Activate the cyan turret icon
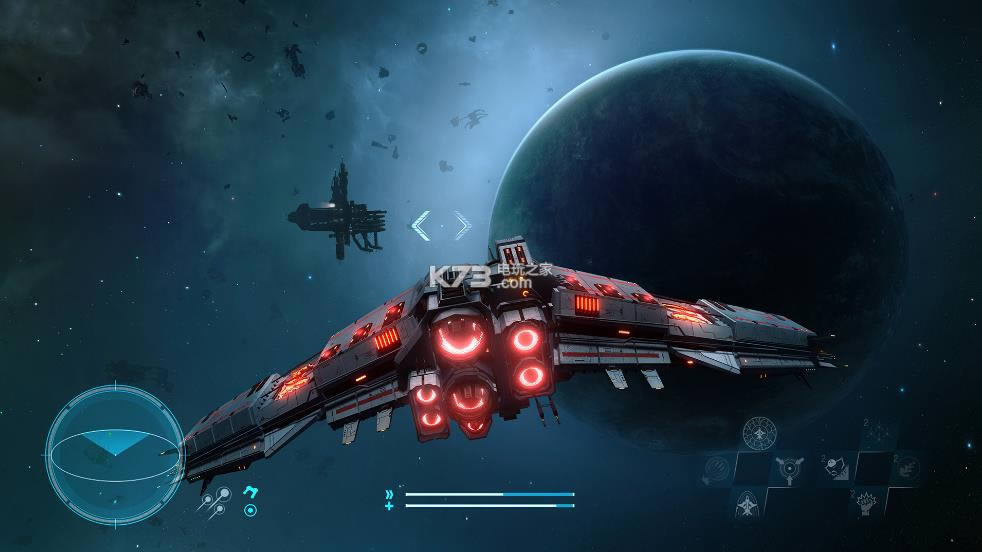The height and width of the screenshot is (552, 982). 250,491
